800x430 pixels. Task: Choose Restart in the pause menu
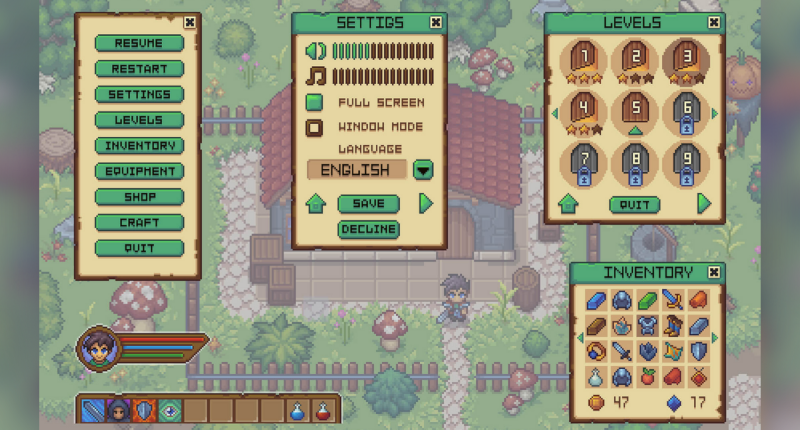pyautogui.click(x=139, y=69)
